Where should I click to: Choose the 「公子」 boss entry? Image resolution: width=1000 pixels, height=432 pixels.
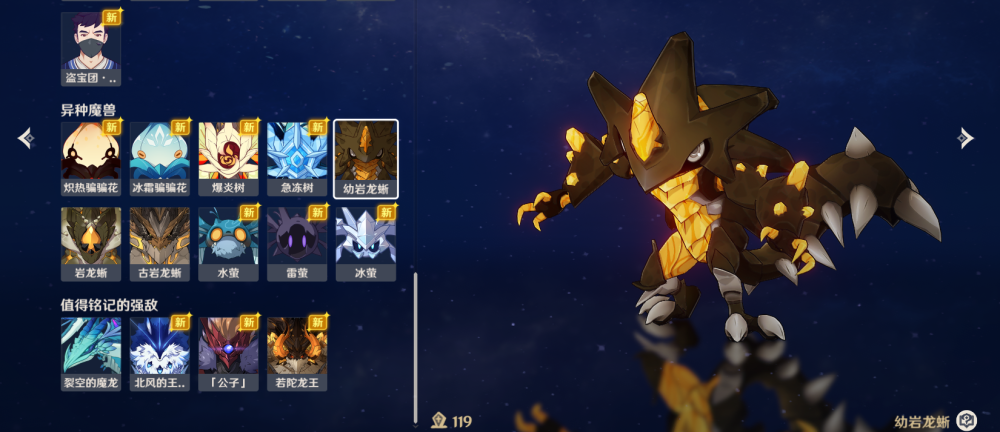tap(228, 353)
